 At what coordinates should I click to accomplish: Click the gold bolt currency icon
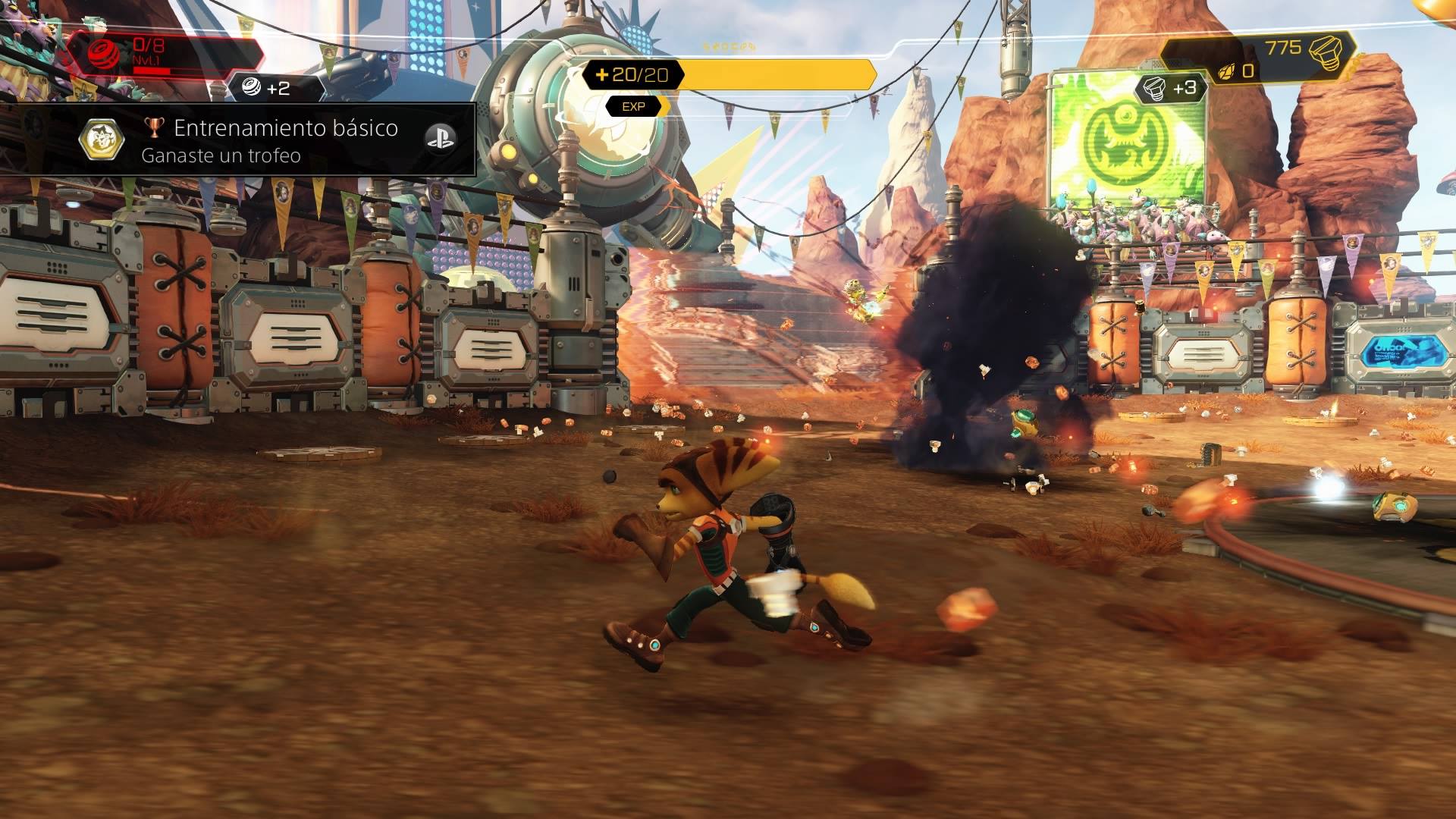click(x=1327, y=52)
